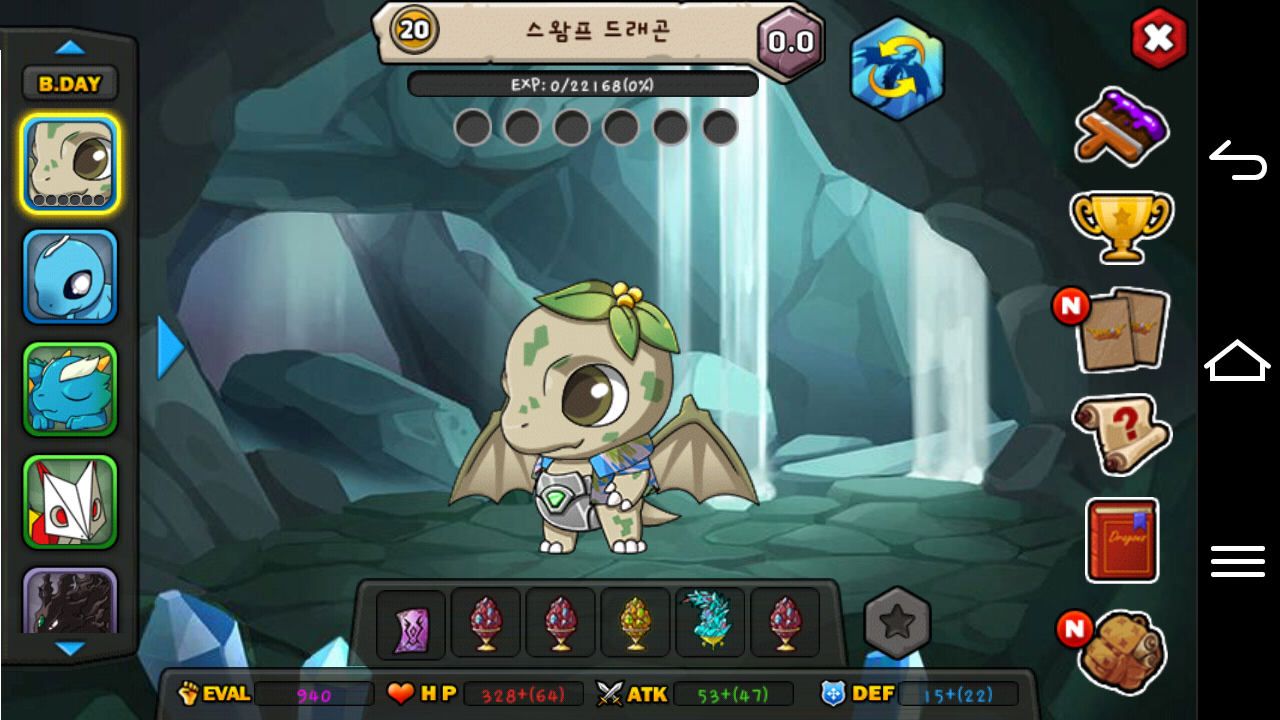
Task: Select the purple card item slot
Action: [411, 624]
